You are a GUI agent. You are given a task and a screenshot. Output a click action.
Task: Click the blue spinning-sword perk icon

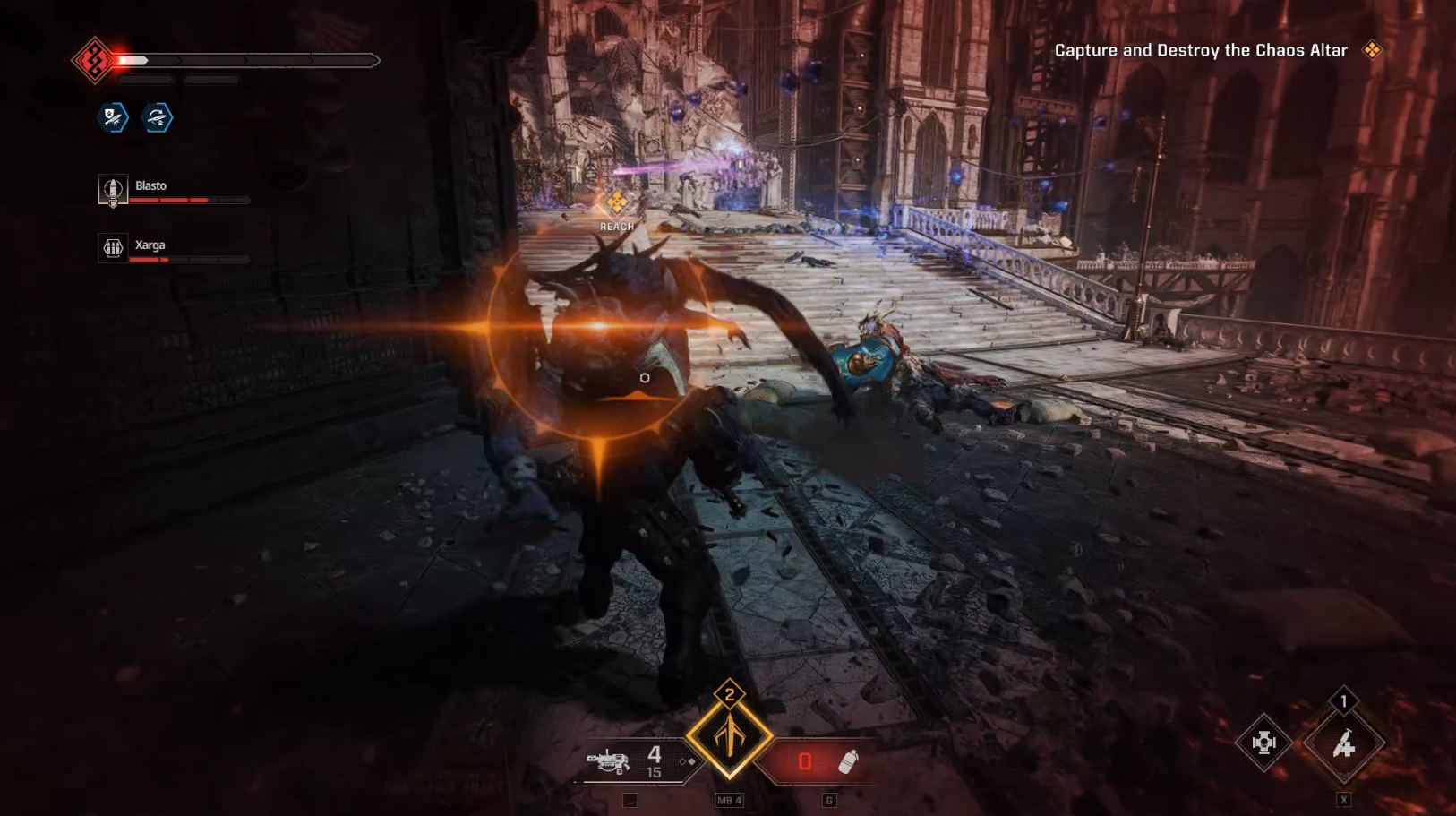[156, 117]
